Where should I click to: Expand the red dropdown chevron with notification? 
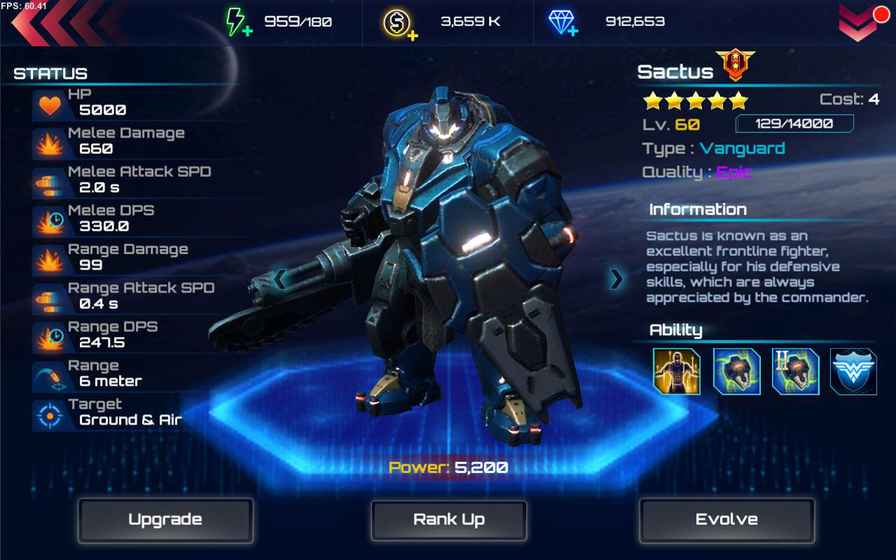tap(861, 22)
